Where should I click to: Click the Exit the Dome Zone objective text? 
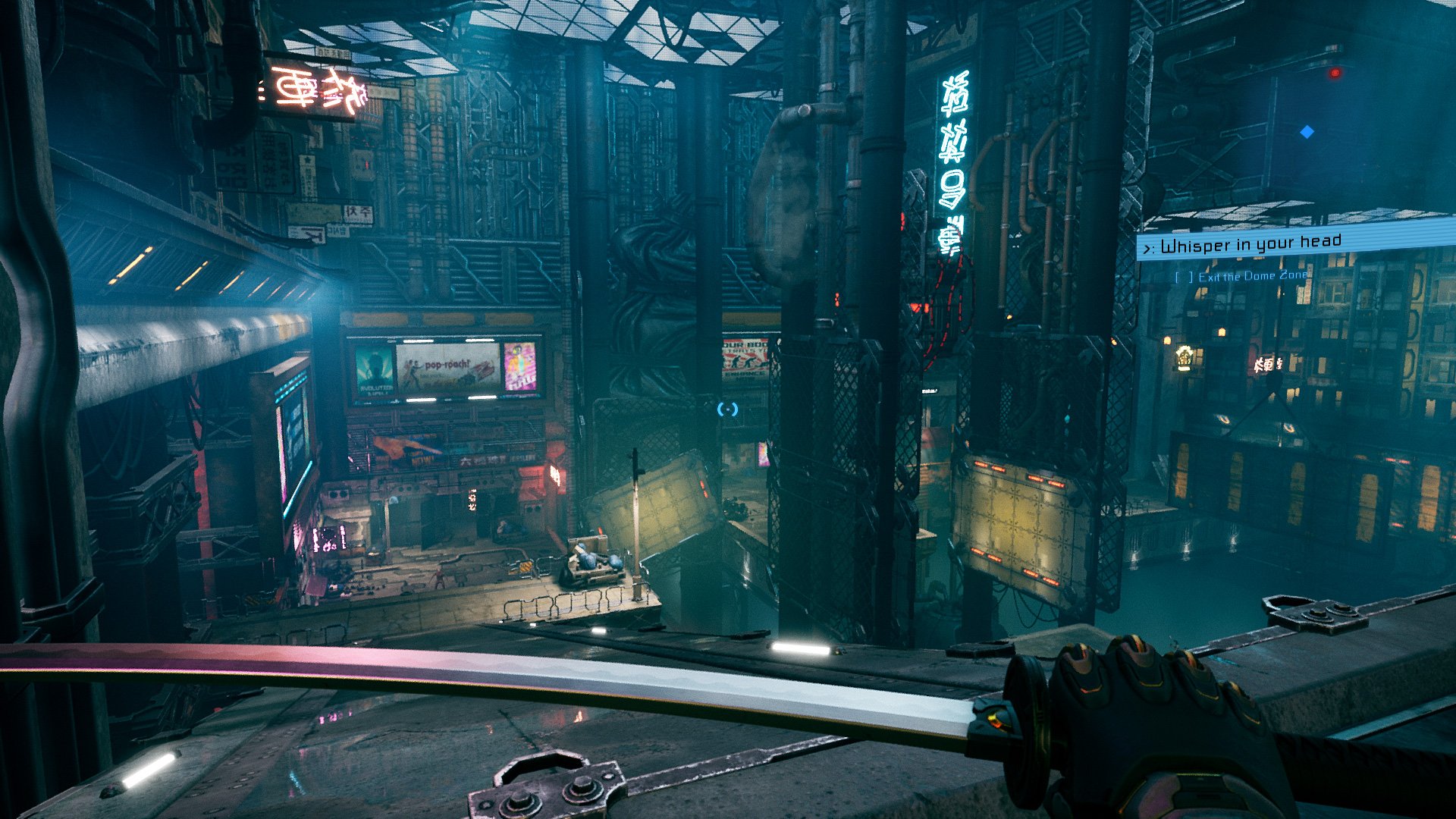[x=1262, y=278]
